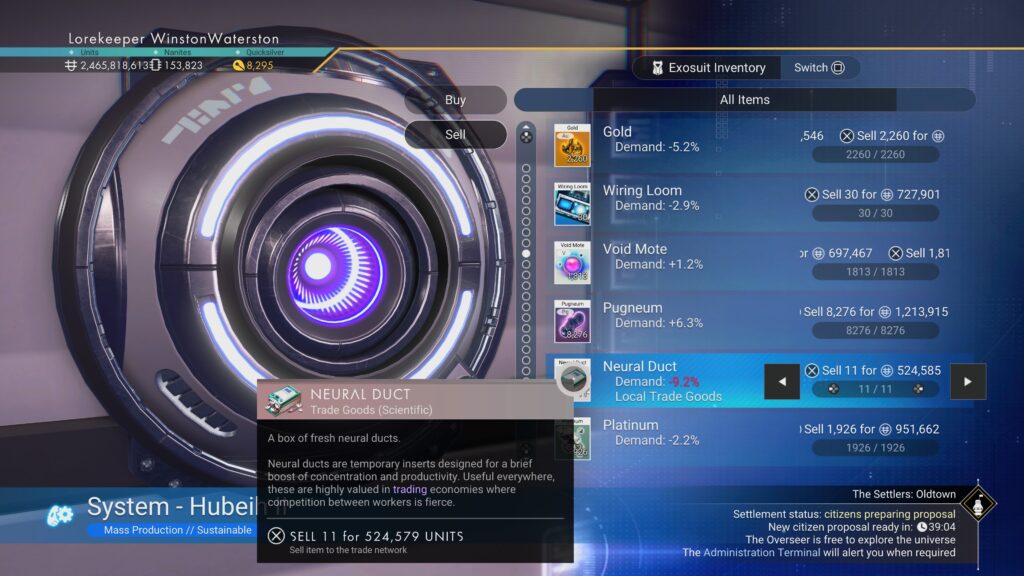
Task: Sell 11 Neural Duct for 524,585
Action: click(x=873, y=371)
